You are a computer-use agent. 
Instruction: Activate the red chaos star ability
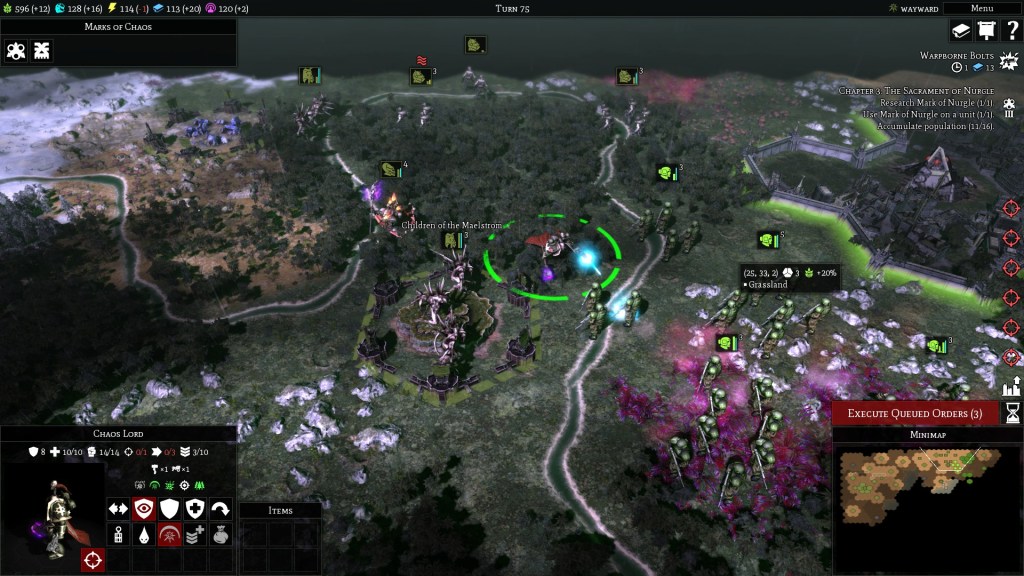(x=170, y=535)
